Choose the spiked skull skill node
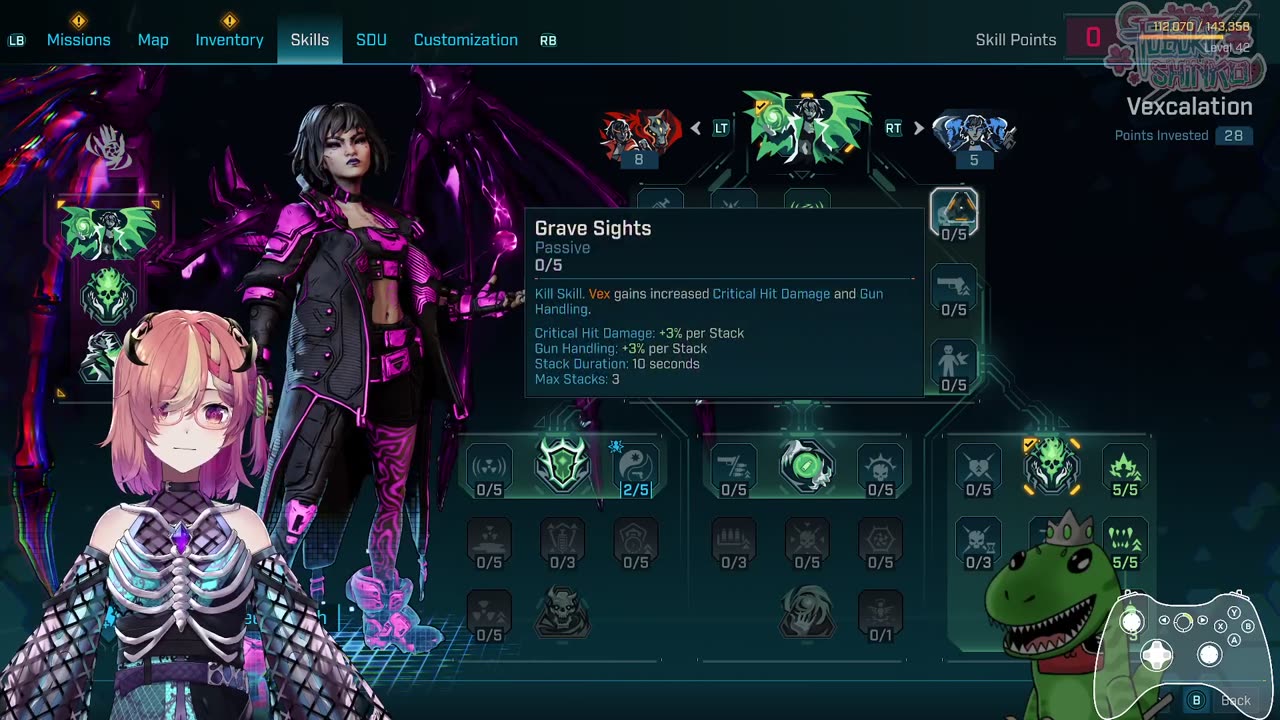This screenshot has width=1280, height=720. tap(880, 465)
